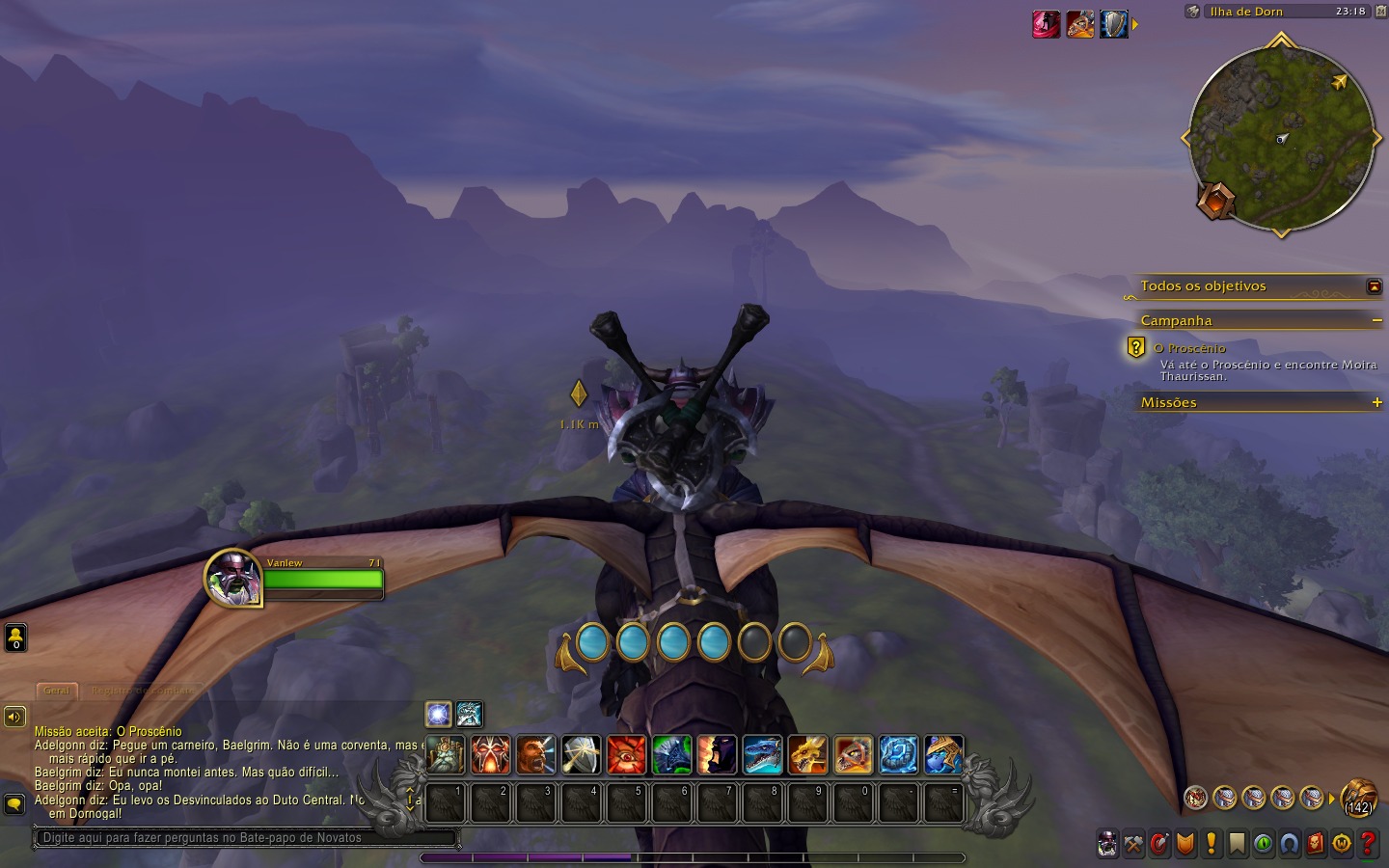This screenshot has width=1389, height=868.
Task: Switch to the Geral chat tab
Action: point(57,690)
